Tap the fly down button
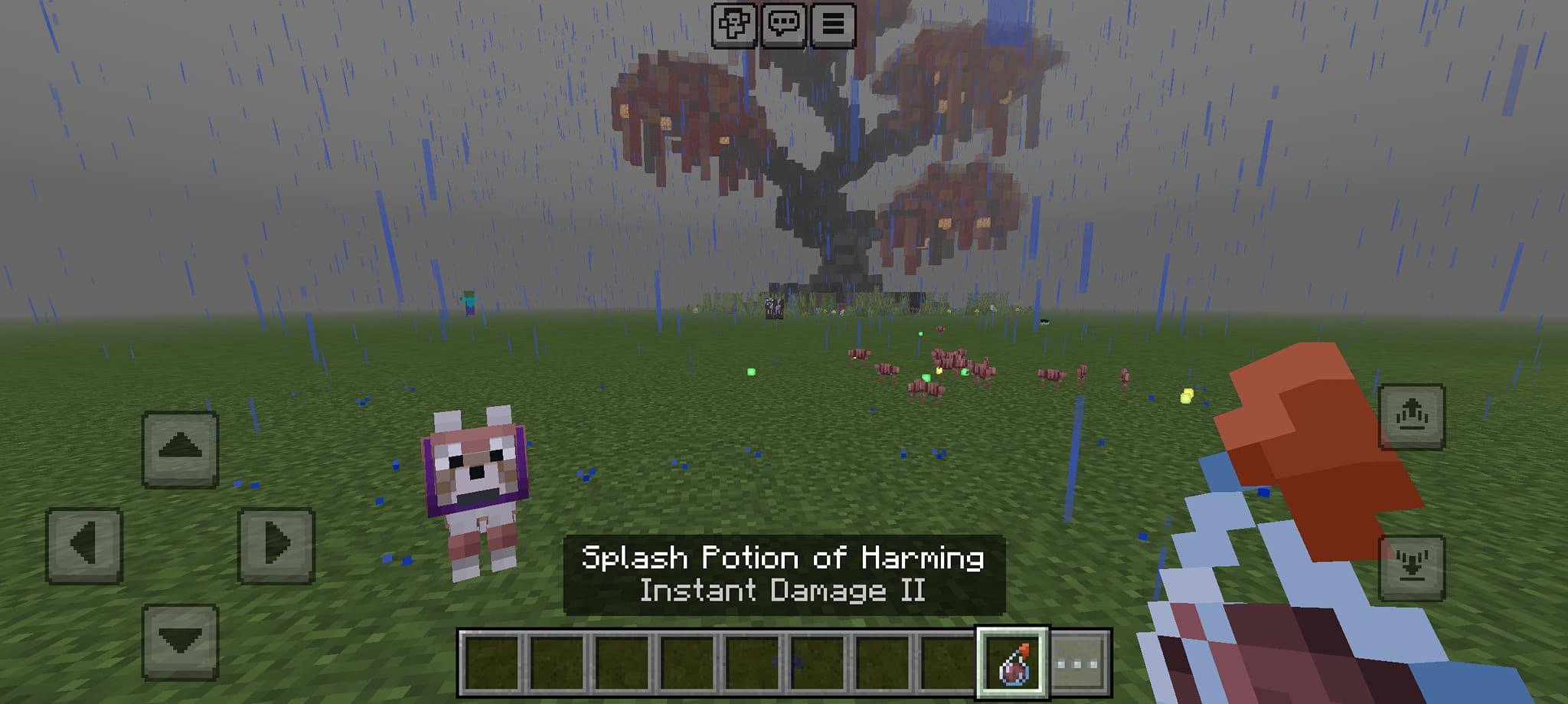Screen dimensions: 1568x704 tap(1412, 568)
